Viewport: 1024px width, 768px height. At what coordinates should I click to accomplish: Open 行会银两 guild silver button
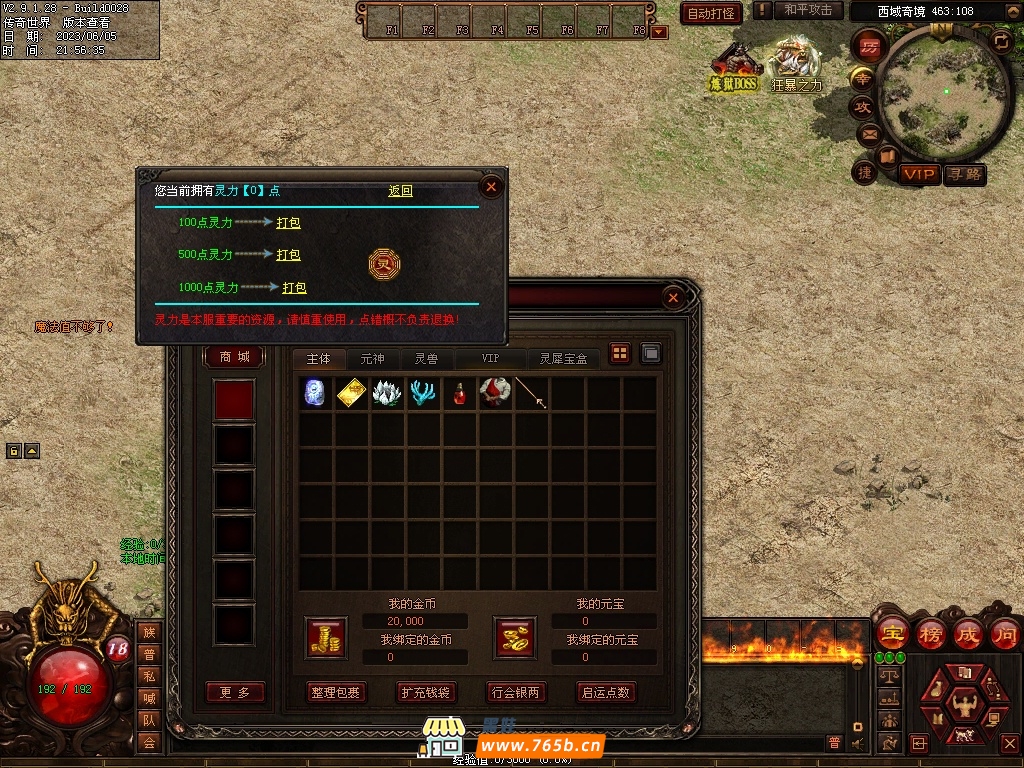[516, 692]
